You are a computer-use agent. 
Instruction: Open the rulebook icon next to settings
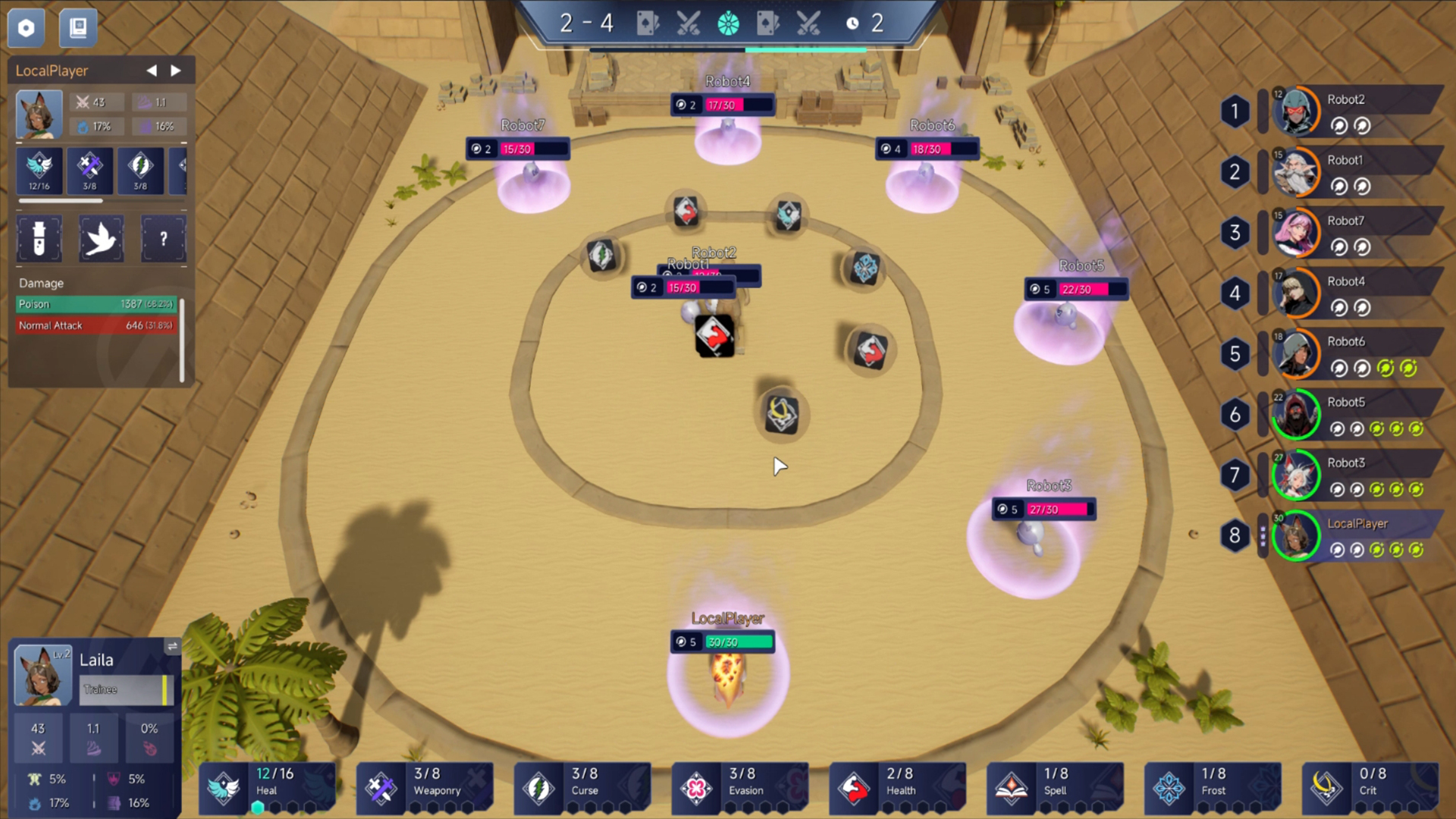[77, 27]
